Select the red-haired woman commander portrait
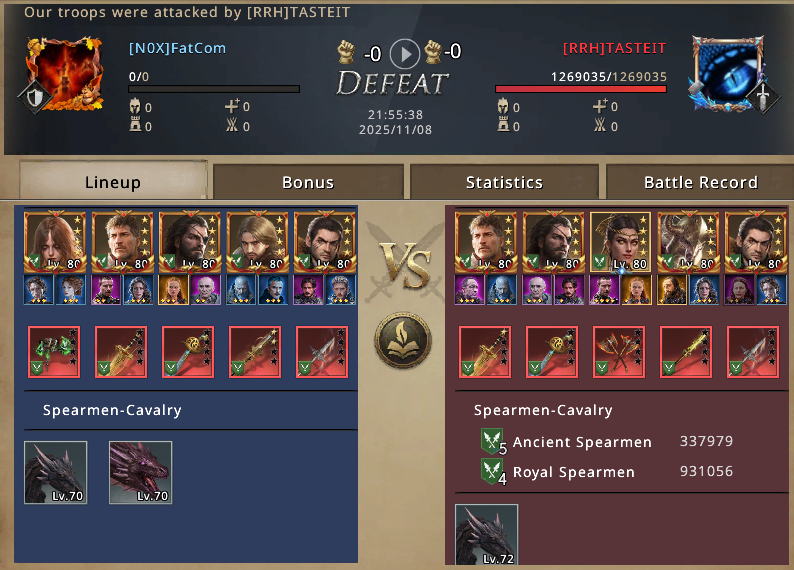This screenshot has height=570, width=794. [x=54, y=242]
